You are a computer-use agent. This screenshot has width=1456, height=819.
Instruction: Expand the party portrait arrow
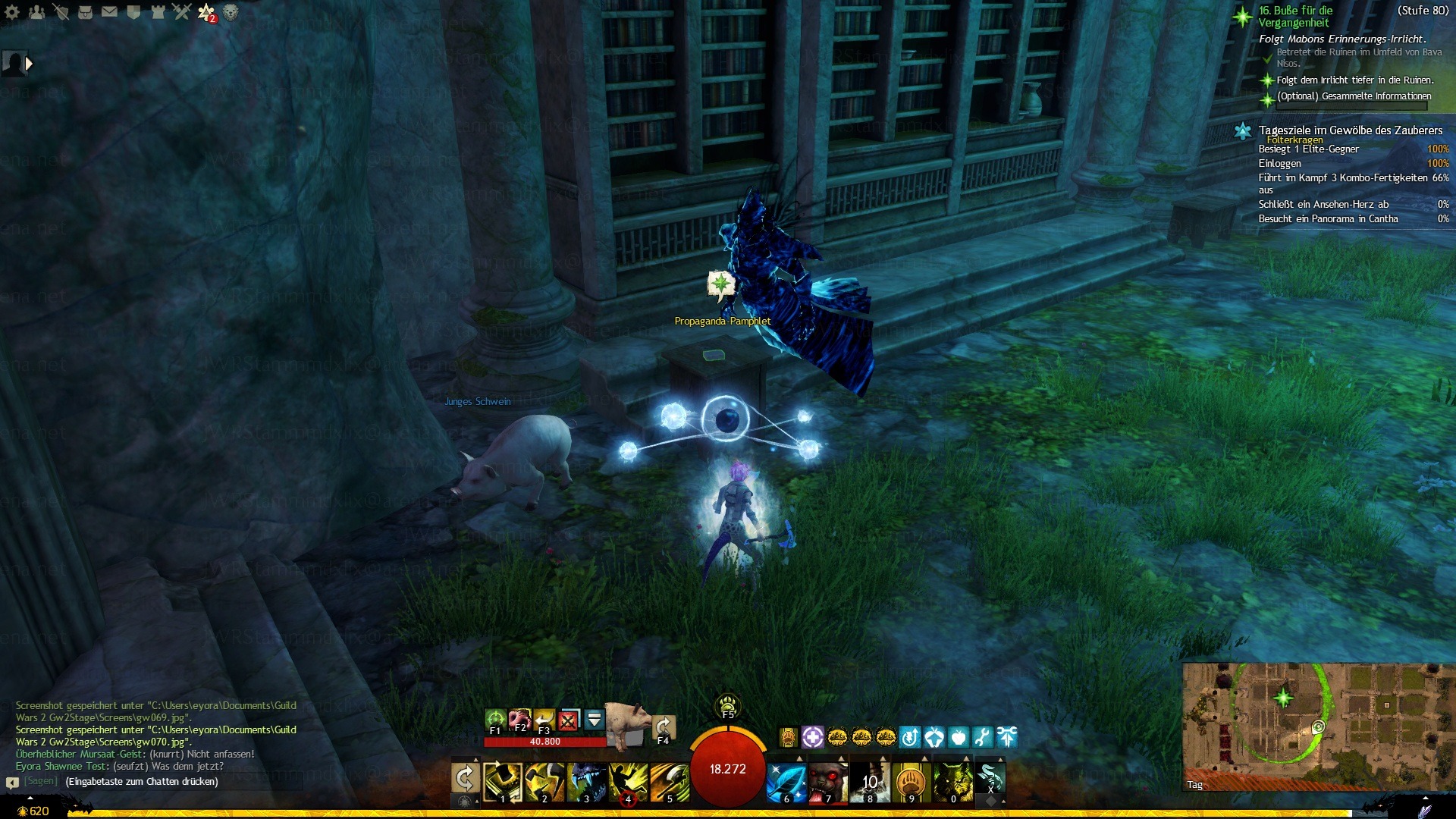click(x=29, y=64)
